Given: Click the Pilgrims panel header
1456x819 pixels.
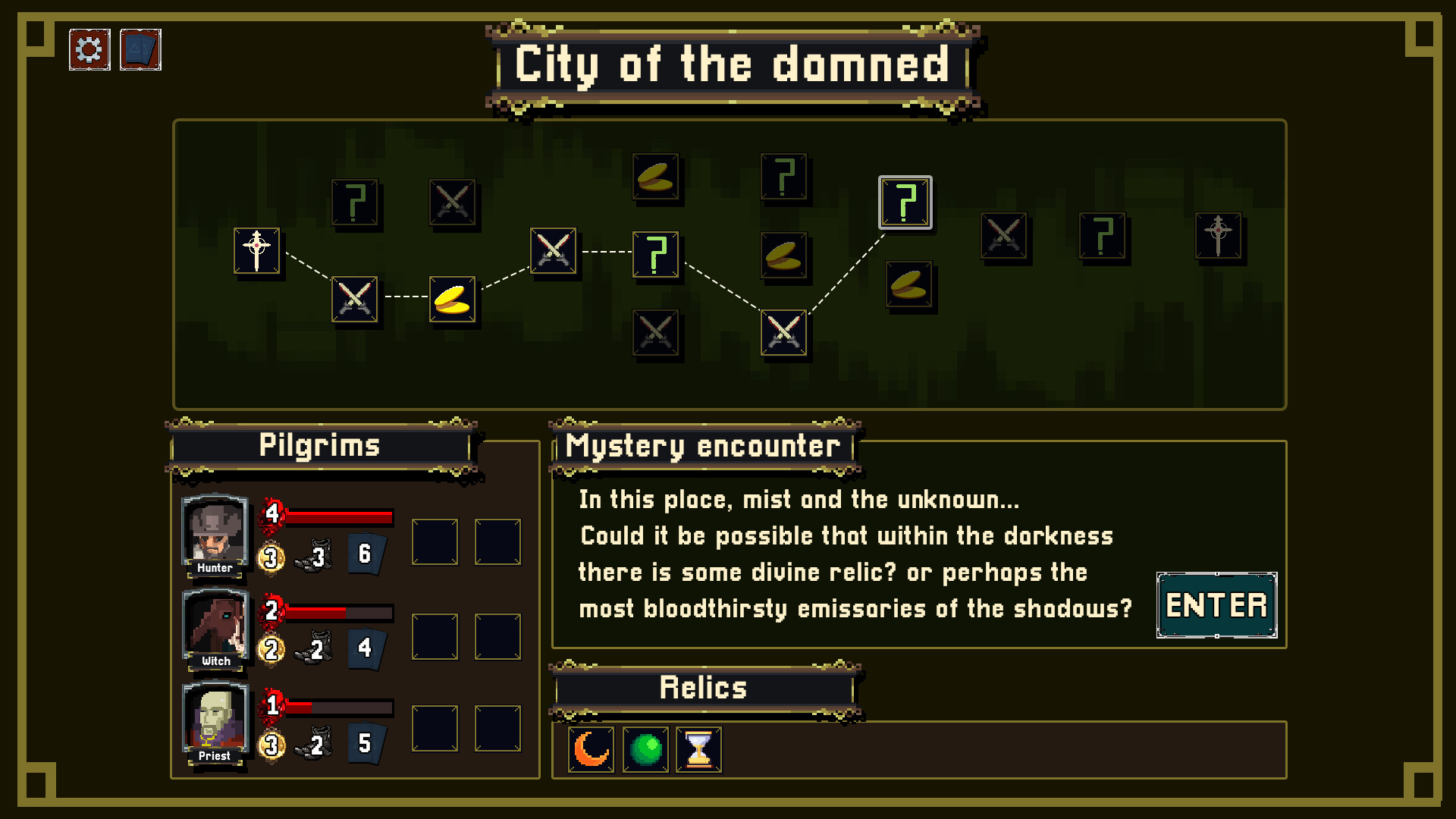Looking at the screenshot, I should (x=321, y=446).
